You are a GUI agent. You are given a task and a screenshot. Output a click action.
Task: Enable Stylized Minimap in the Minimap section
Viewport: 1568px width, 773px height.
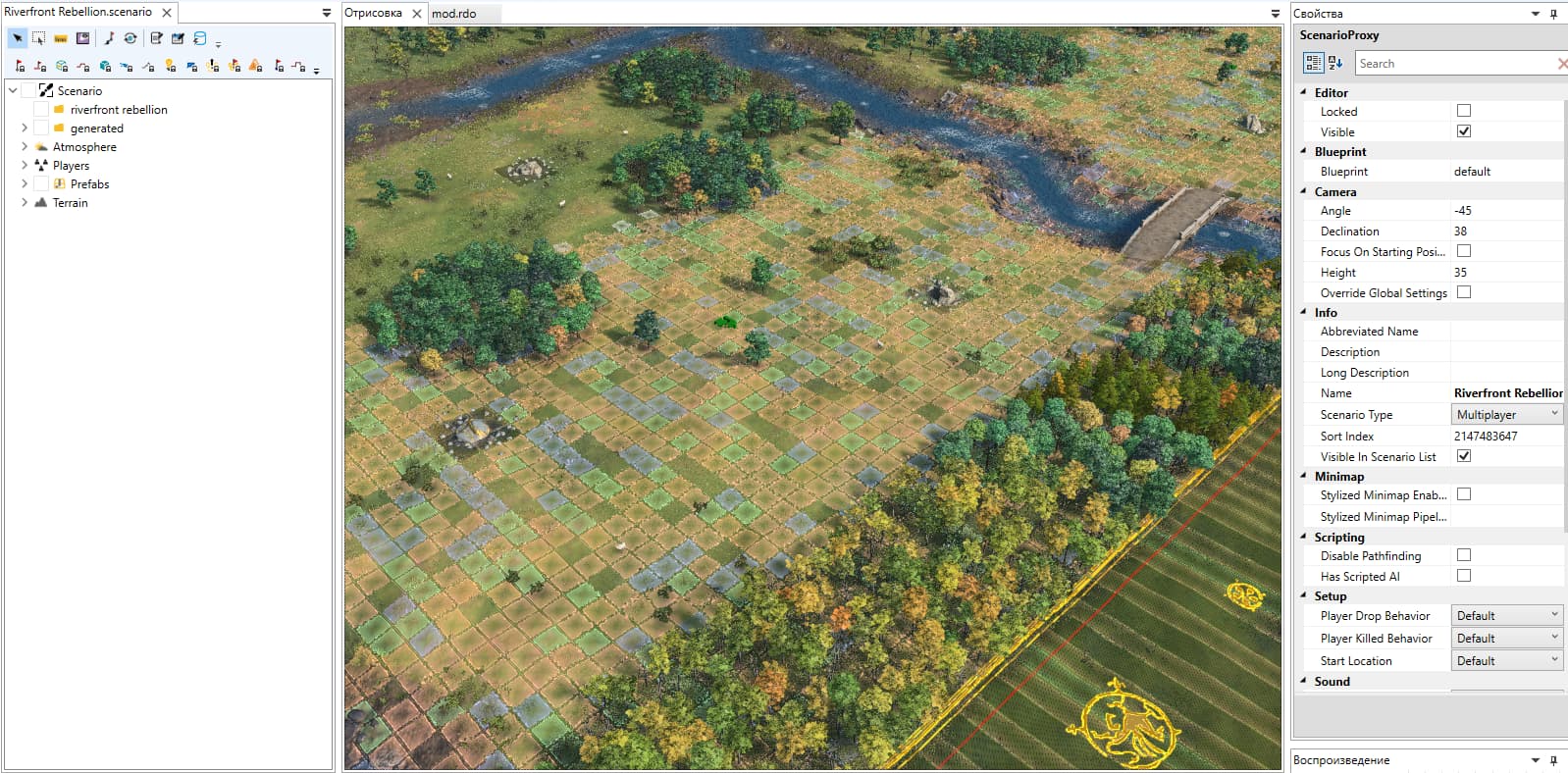1463,493
